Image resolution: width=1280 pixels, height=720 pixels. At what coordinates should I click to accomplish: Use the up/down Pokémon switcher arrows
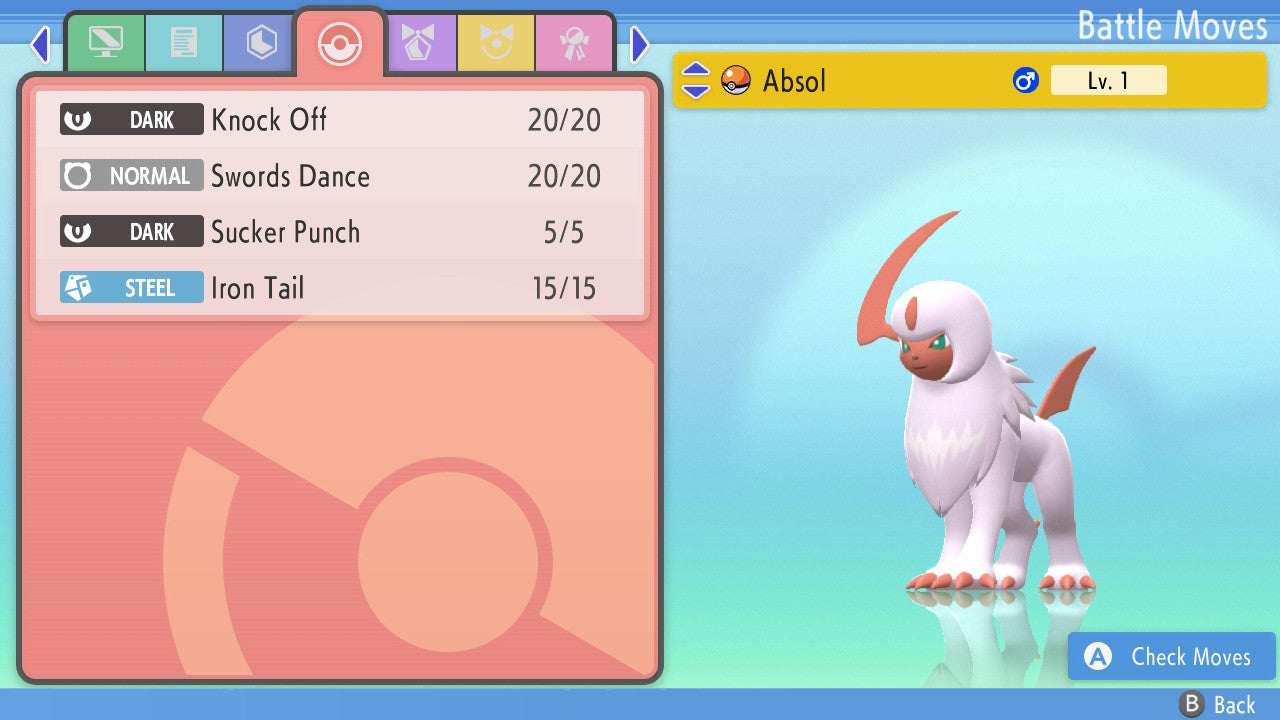(x=696, y=80)
